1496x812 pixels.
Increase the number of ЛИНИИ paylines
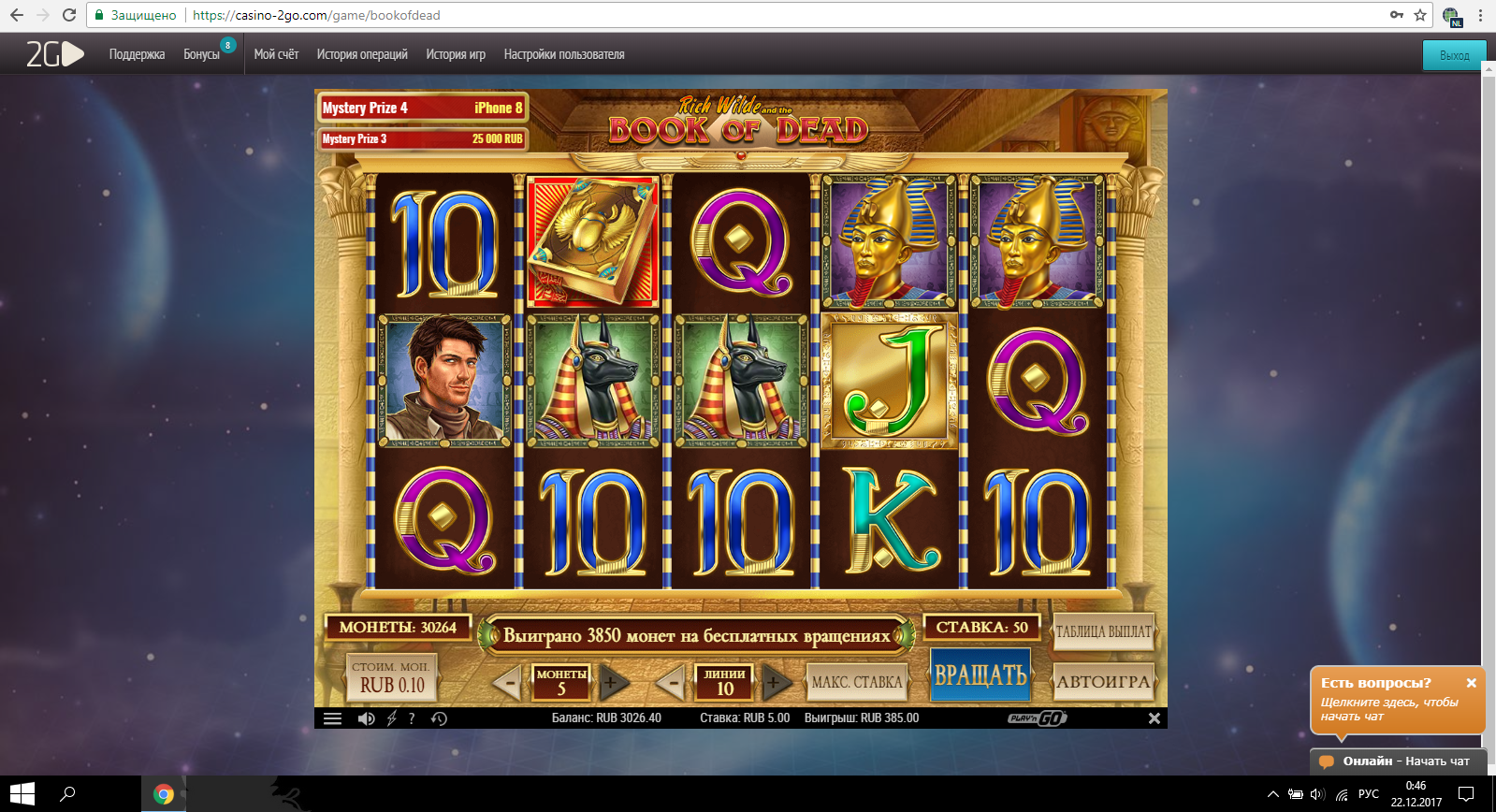click(775, 683)
